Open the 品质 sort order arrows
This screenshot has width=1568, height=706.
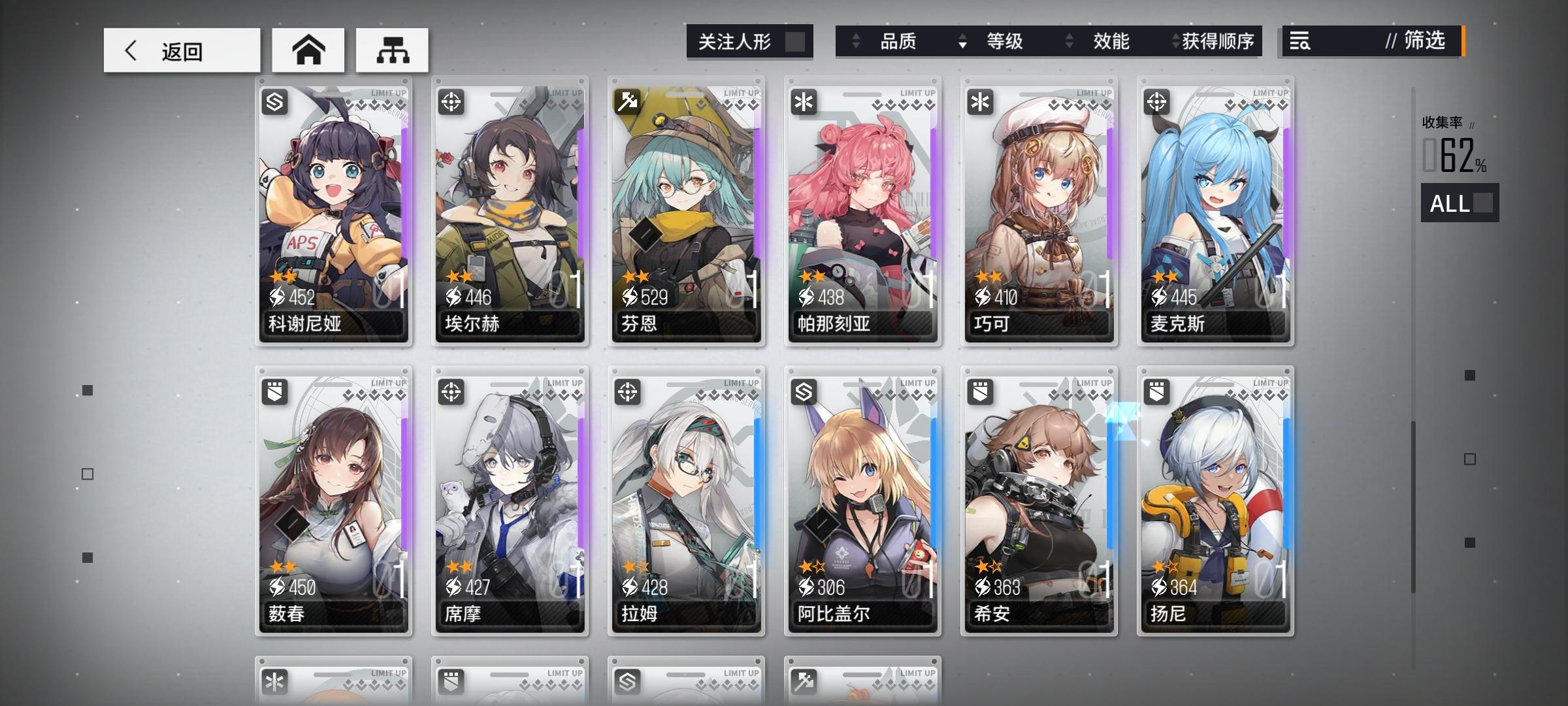click(856, 41)
